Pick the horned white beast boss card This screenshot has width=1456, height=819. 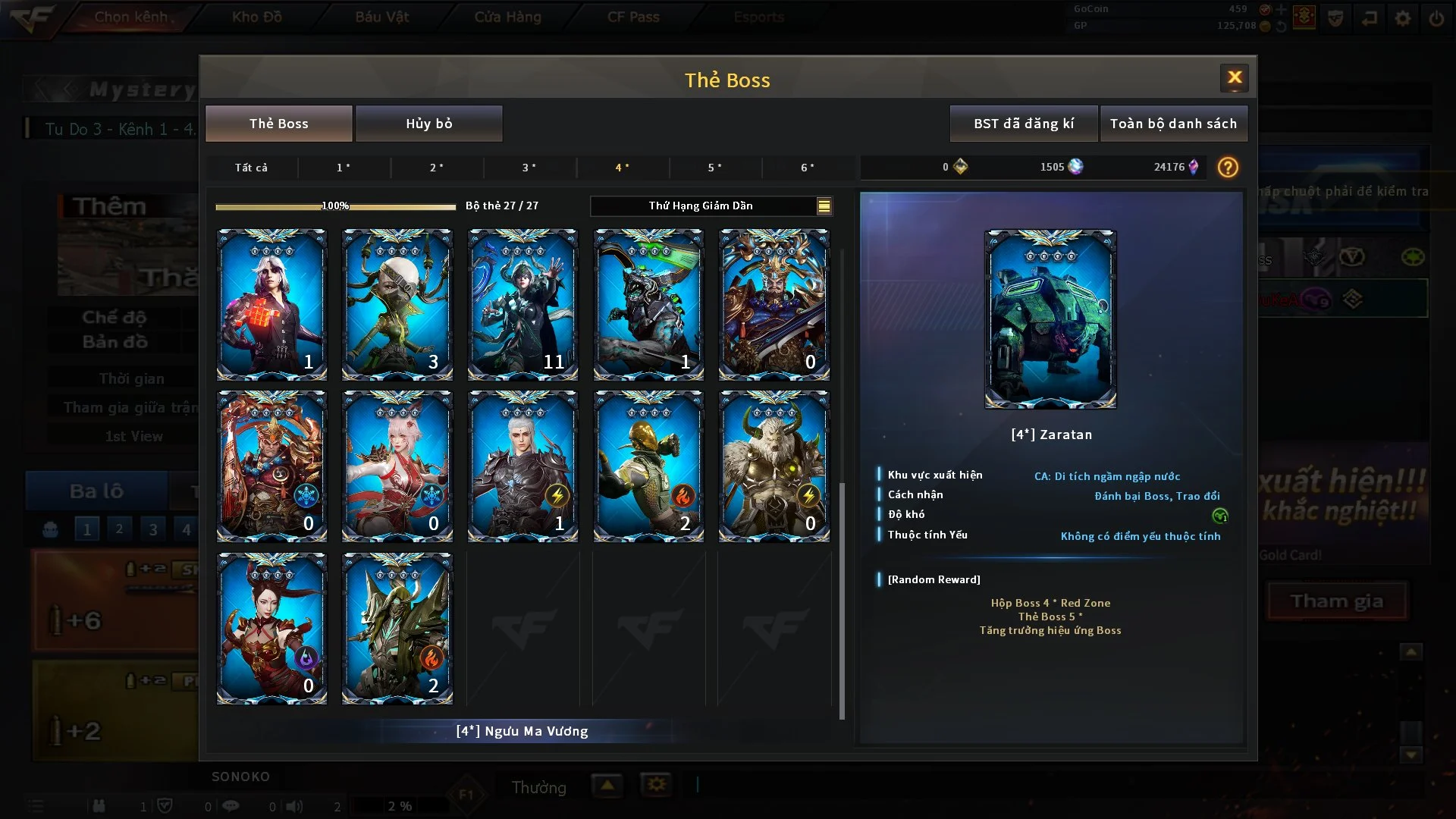click(x=773, y=466)
